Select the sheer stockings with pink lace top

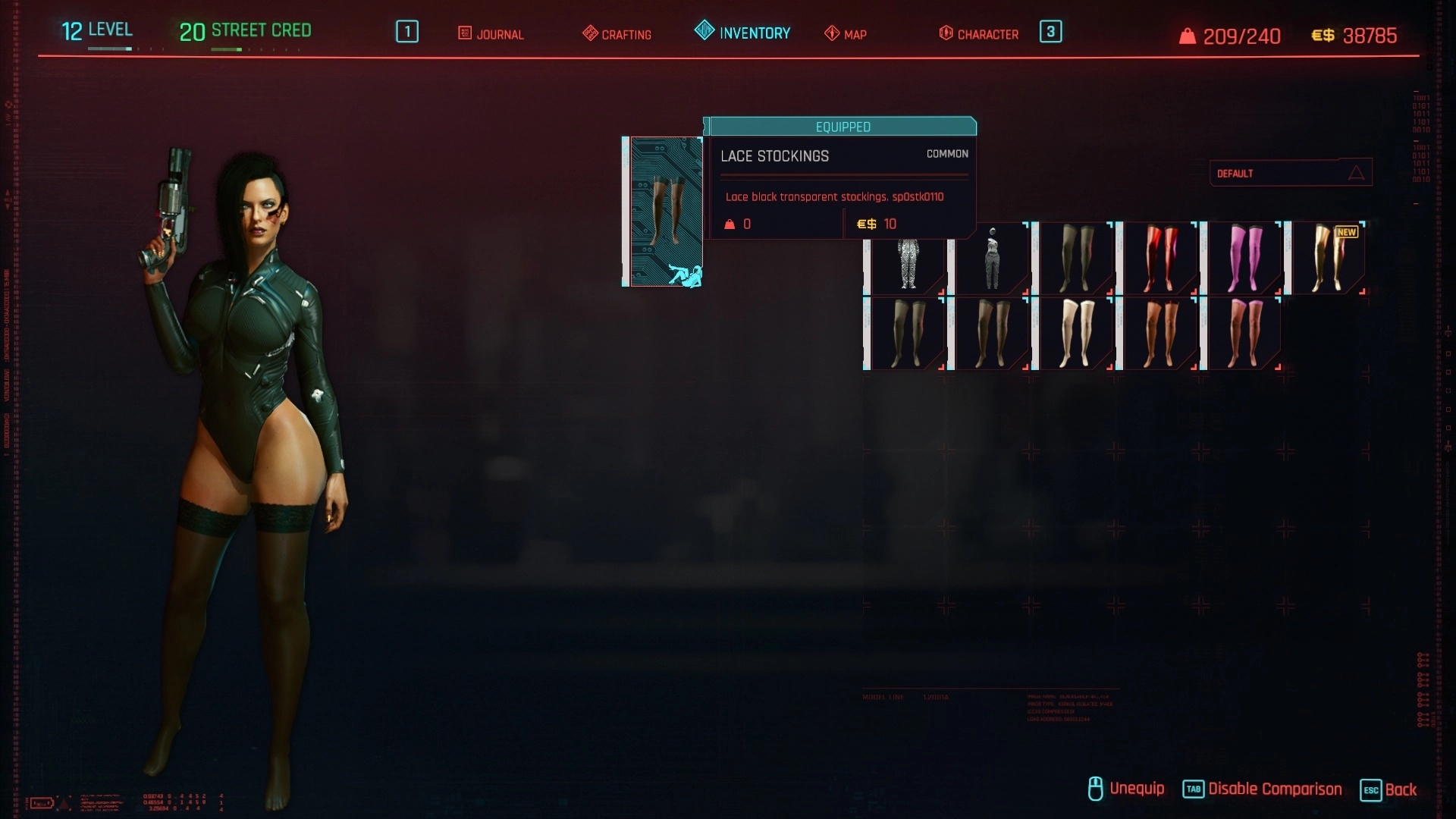tap(1244, 334)
